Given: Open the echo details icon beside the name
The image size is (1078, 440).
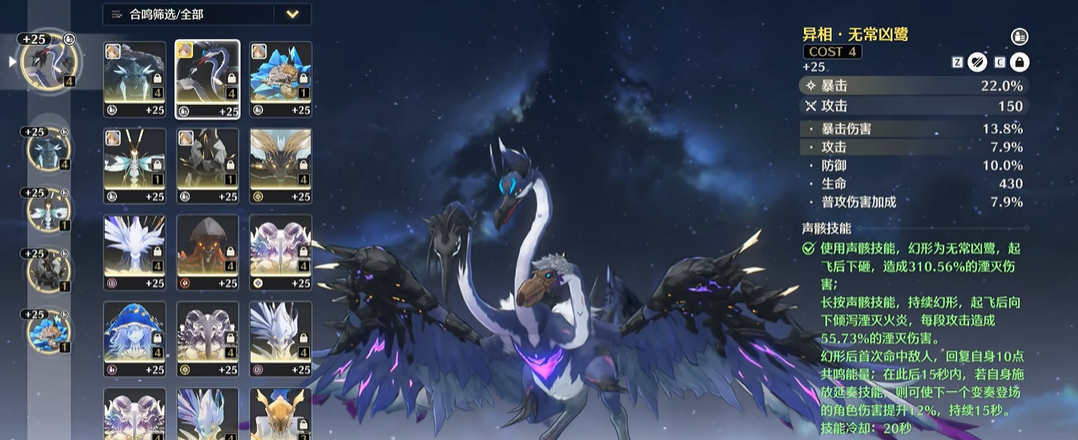Looking at the screenshot, I should click(x=1019, y=36).
